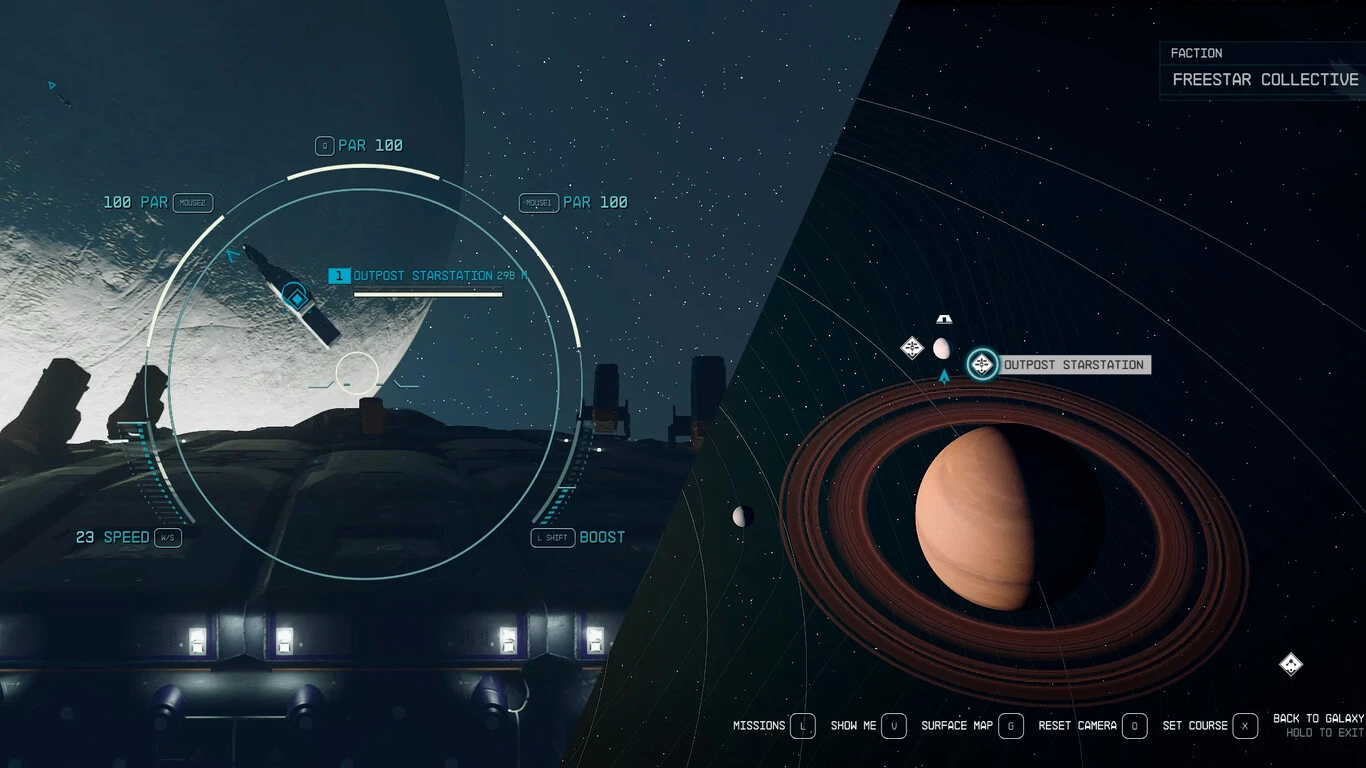Toggle the O PAR engine power indicator

[x=323, y=145]
